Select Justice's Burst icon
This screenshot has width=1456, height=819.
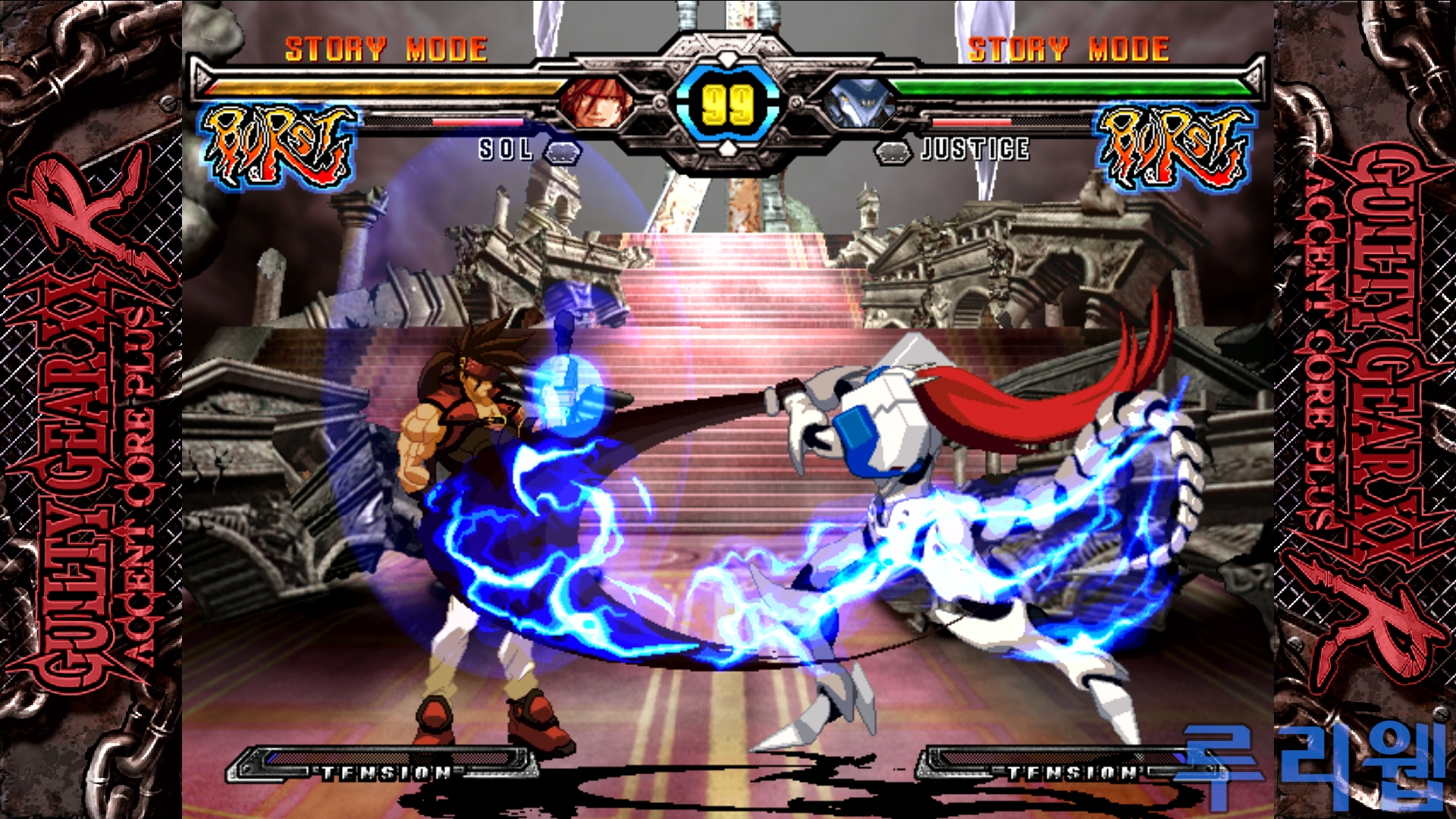[1174, 146]
